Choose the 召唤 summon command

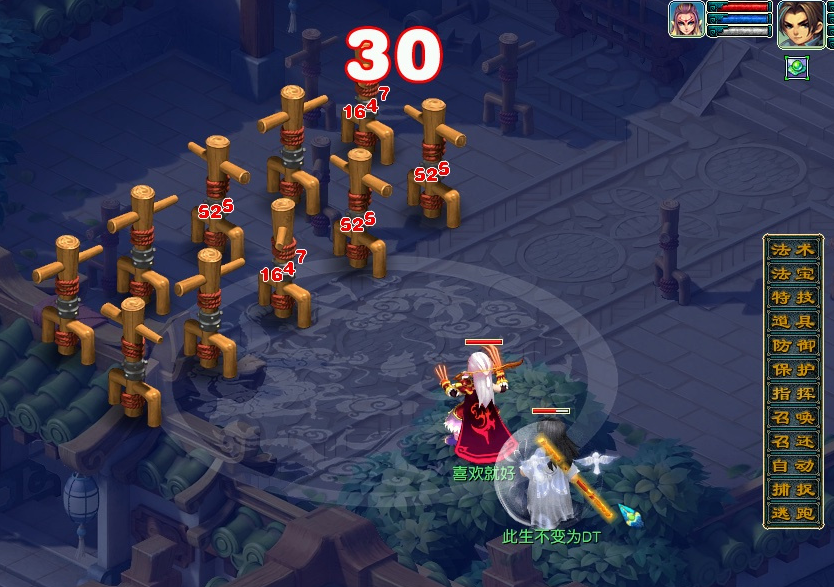click(793, 417)
